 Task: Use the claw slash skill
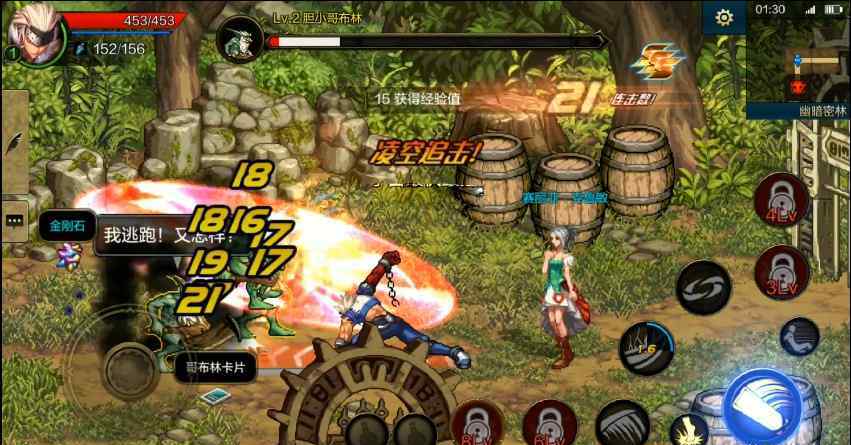(622, 422)
